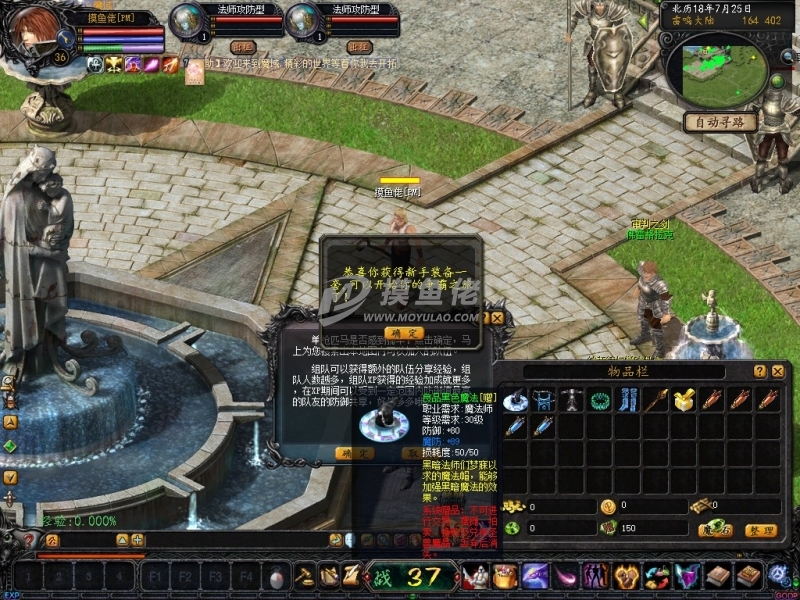Click the pink comet skill icon
This screenshot has width=800, height=600.
click(x=566, y=576)
